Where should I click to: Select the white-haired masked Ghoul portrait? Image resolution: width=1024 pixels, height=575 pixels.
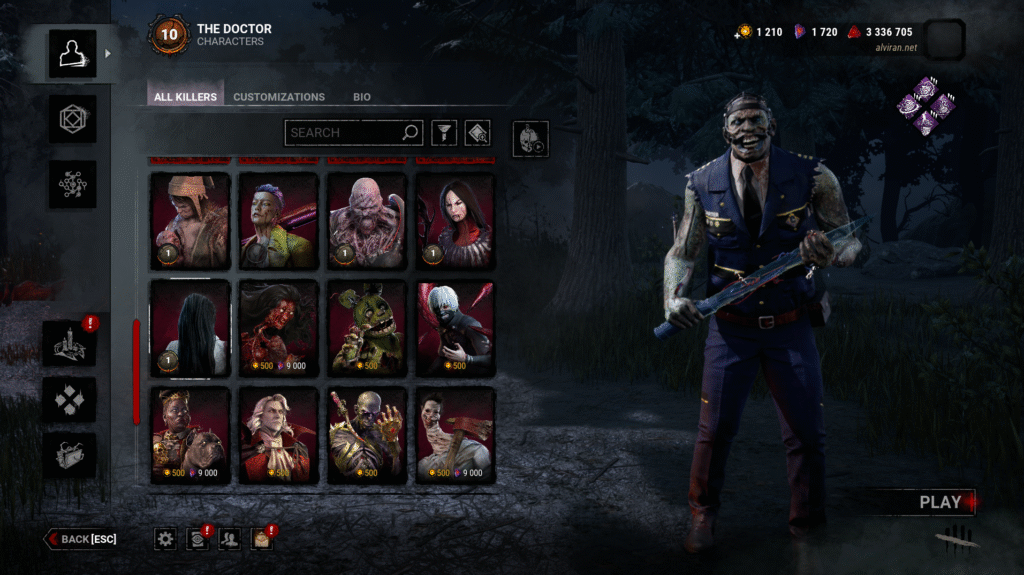[455, 328]
